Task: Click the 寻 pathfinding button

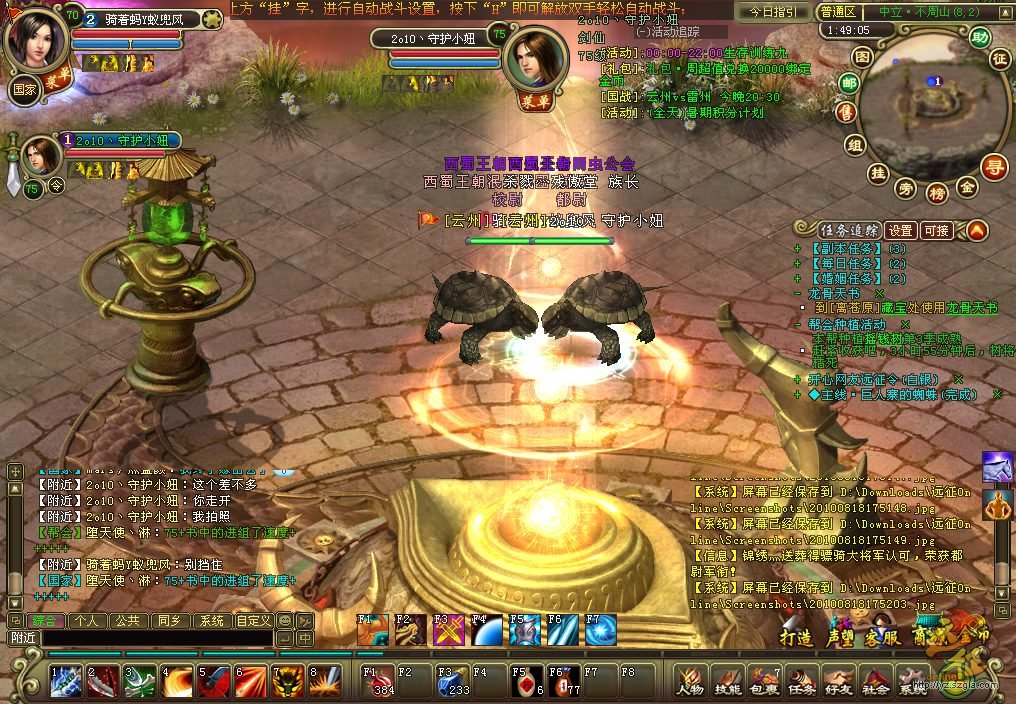Action: [993, 166]
